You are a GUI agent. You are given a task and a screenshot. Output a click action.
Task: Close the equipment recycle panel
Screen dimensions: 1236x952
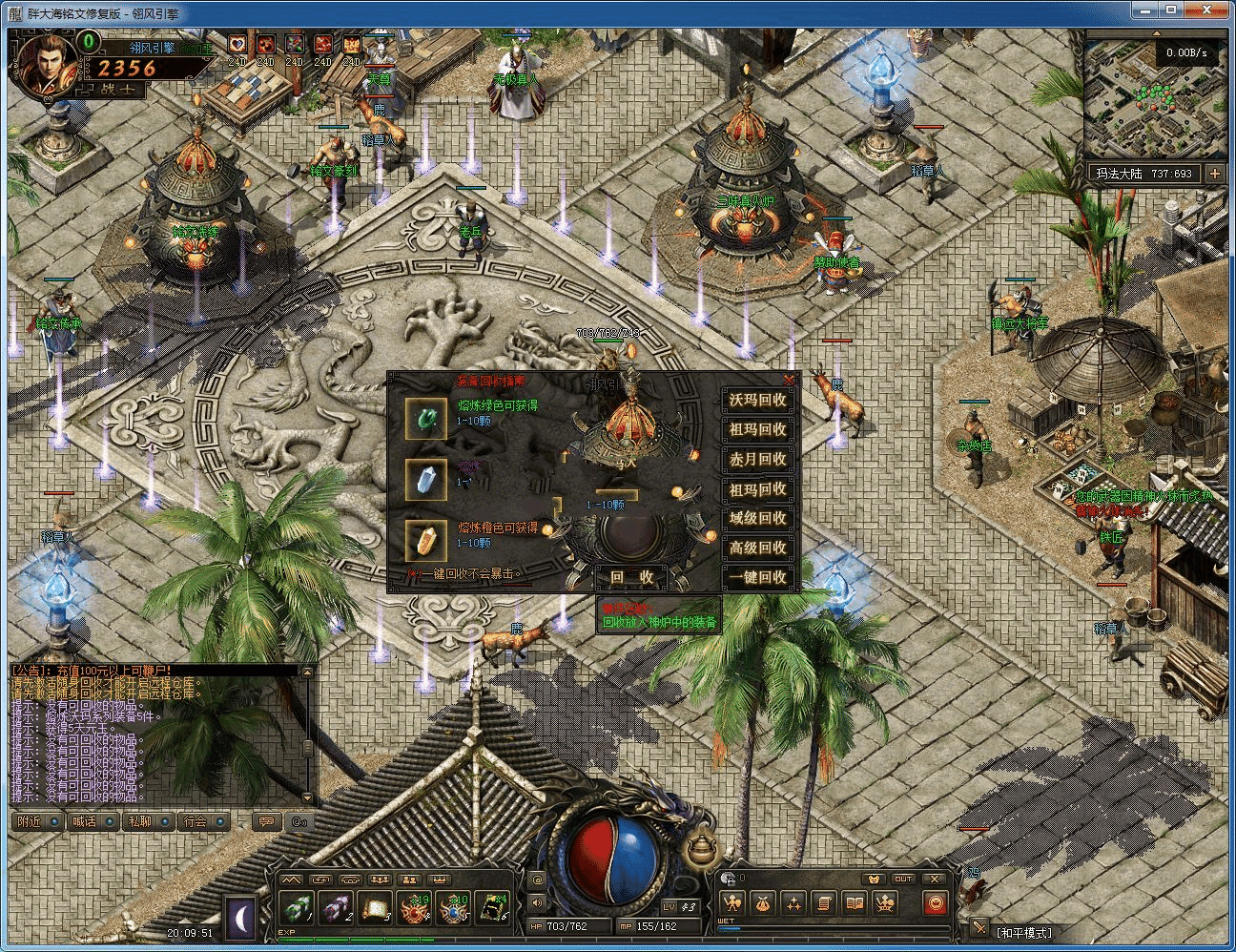pos(789,380)
